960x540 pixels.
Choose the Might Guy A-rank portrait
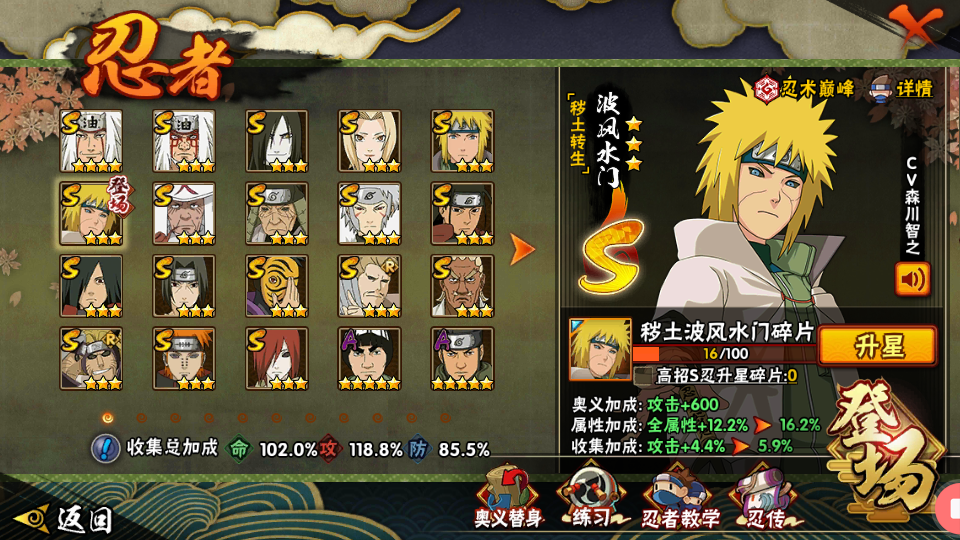point(369,358)
